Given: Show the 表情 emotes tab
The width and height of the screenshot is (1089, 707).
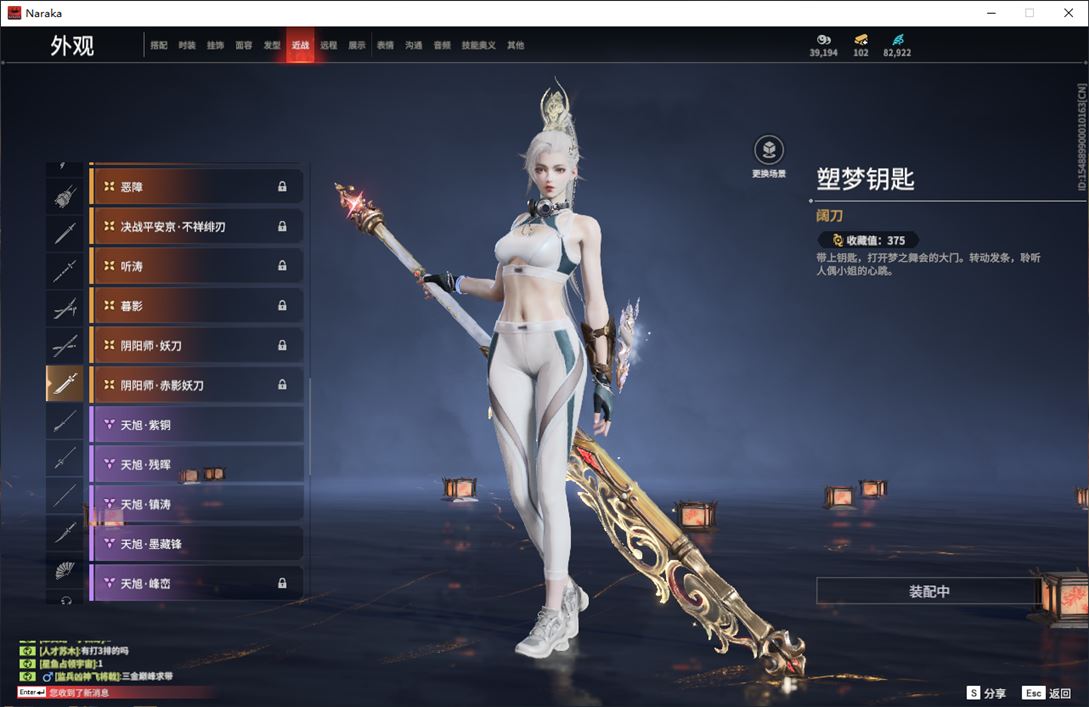Looking at the screenshot, I should tap(385, 46).
